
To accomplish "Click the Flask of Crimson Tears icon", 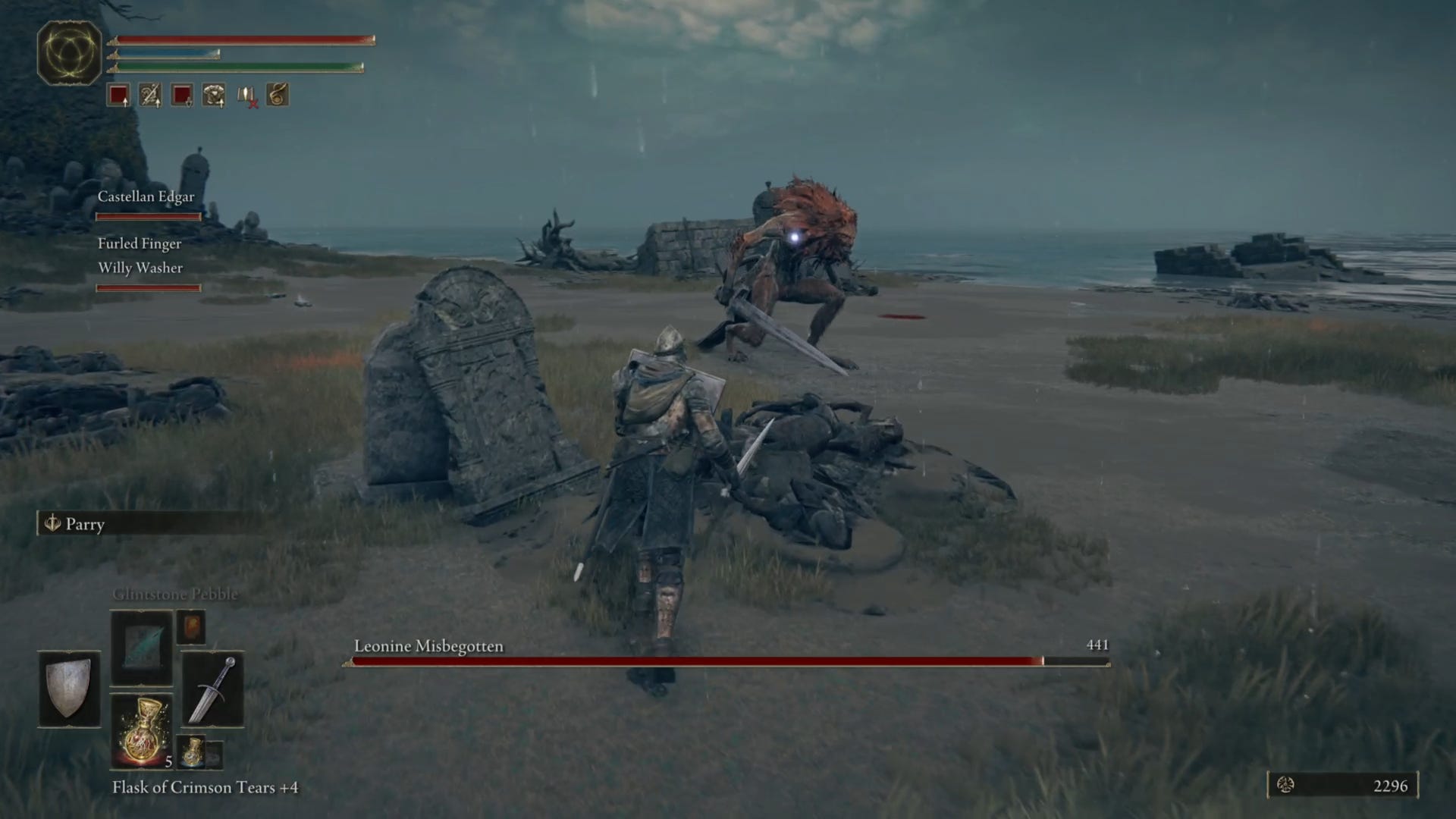I will 143,729.
